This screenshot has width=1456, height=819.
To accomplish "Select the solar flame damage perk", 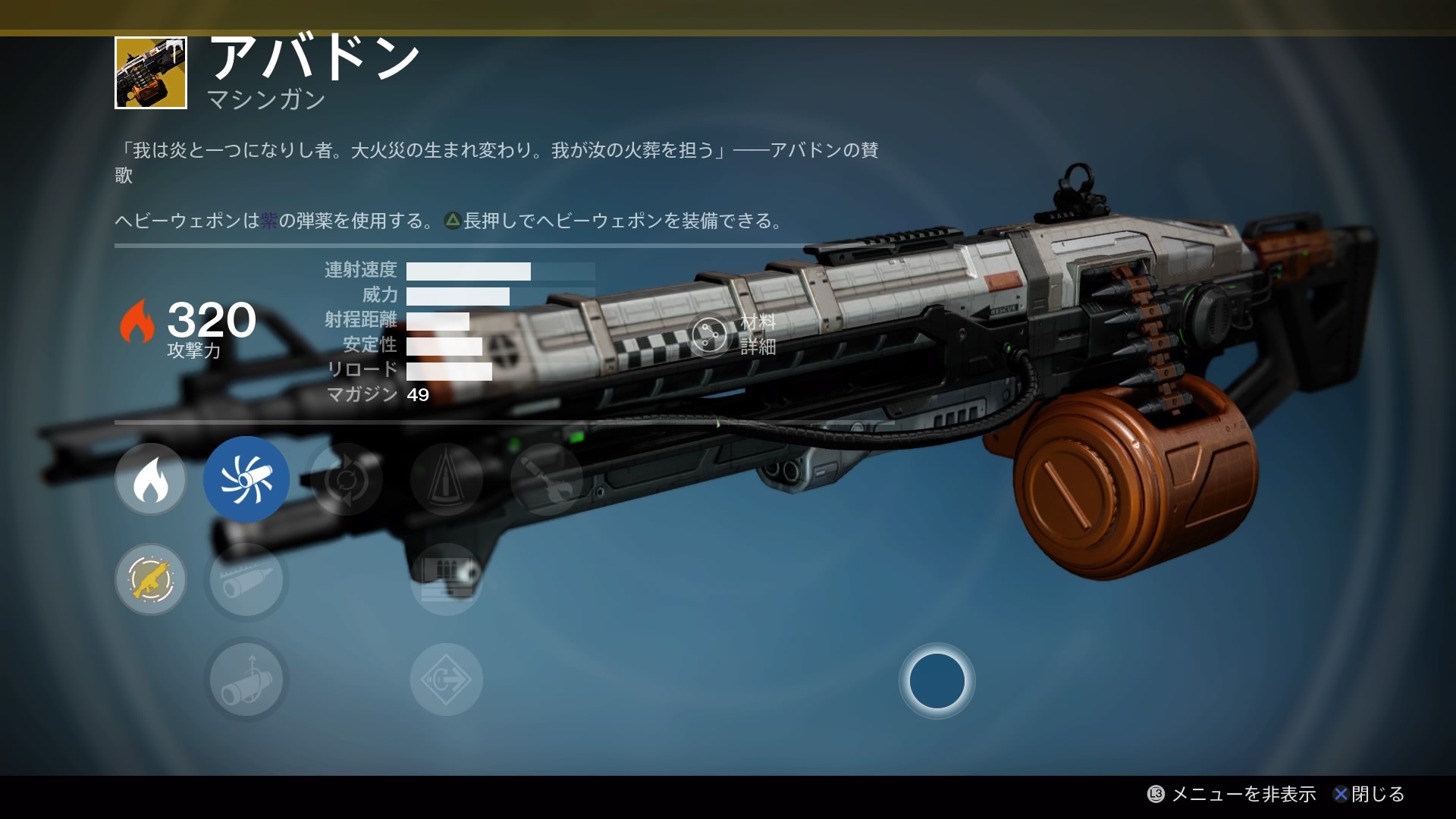I will 150,479.
